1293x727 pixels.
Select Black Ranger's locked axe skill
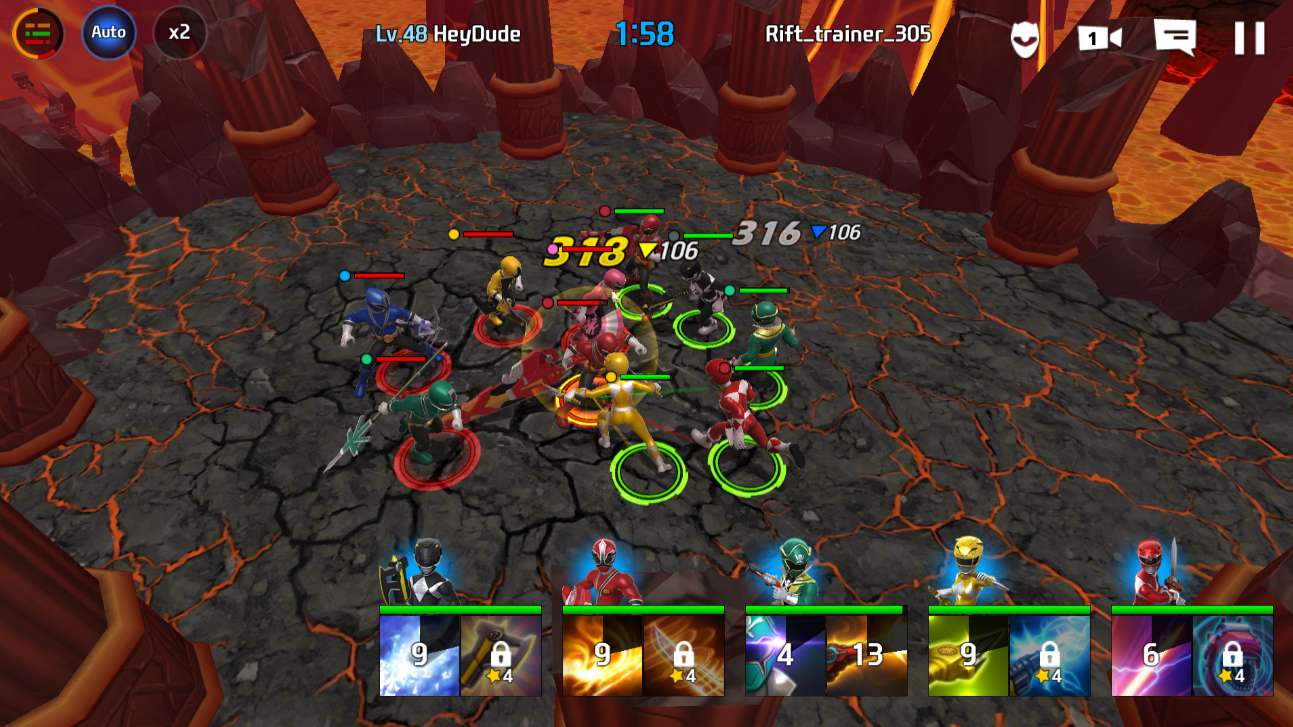click(500, 655)
